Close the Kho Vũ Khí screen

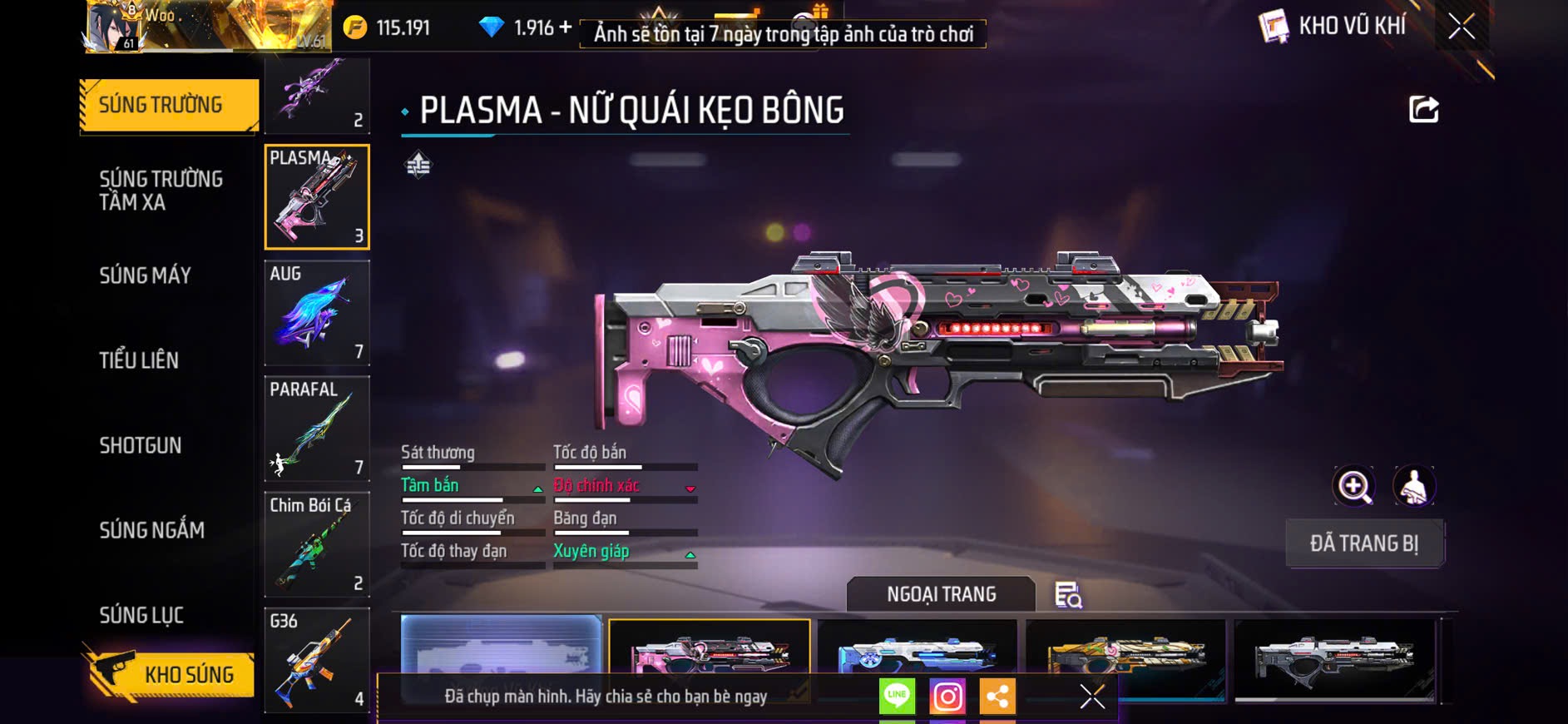coord(1462,27)
